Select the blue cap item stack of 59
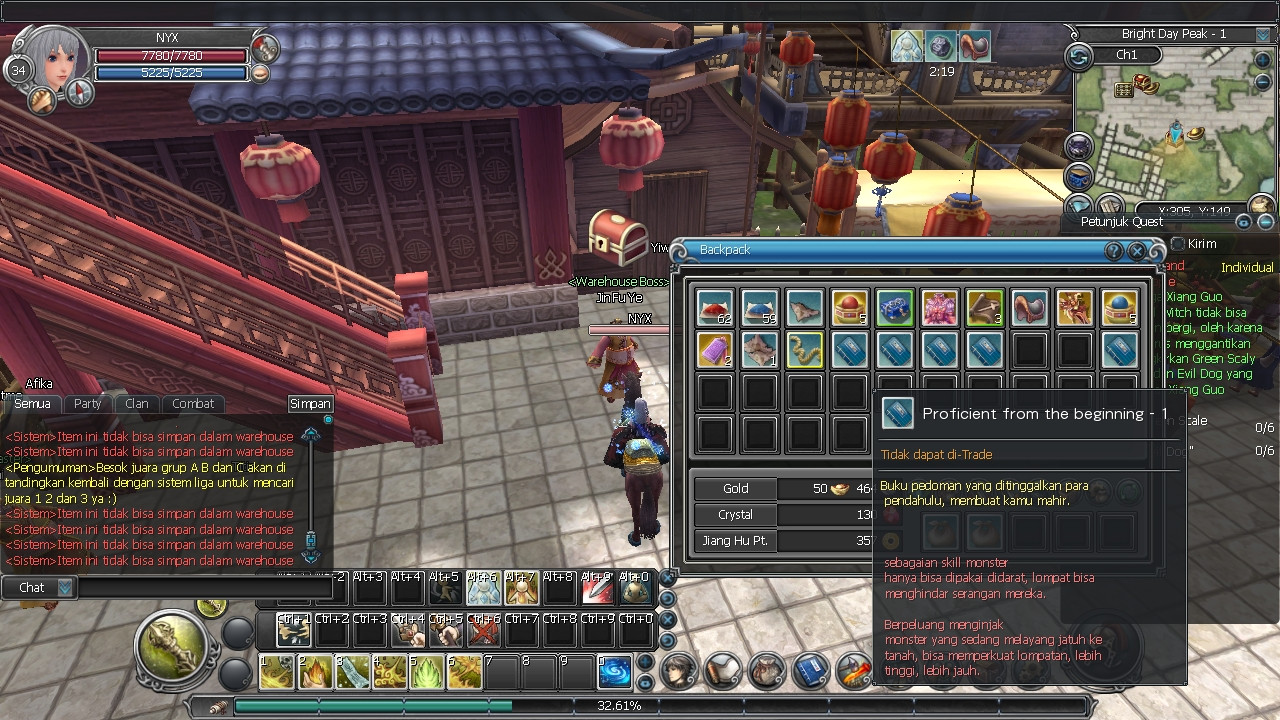This screenshot has width=1280, height=720. 759,308
